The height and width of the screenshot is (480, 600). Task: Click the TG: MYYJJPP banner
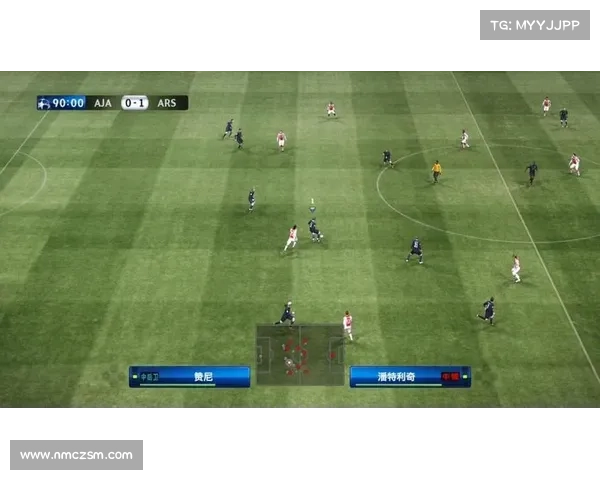(x=535, y=24)
